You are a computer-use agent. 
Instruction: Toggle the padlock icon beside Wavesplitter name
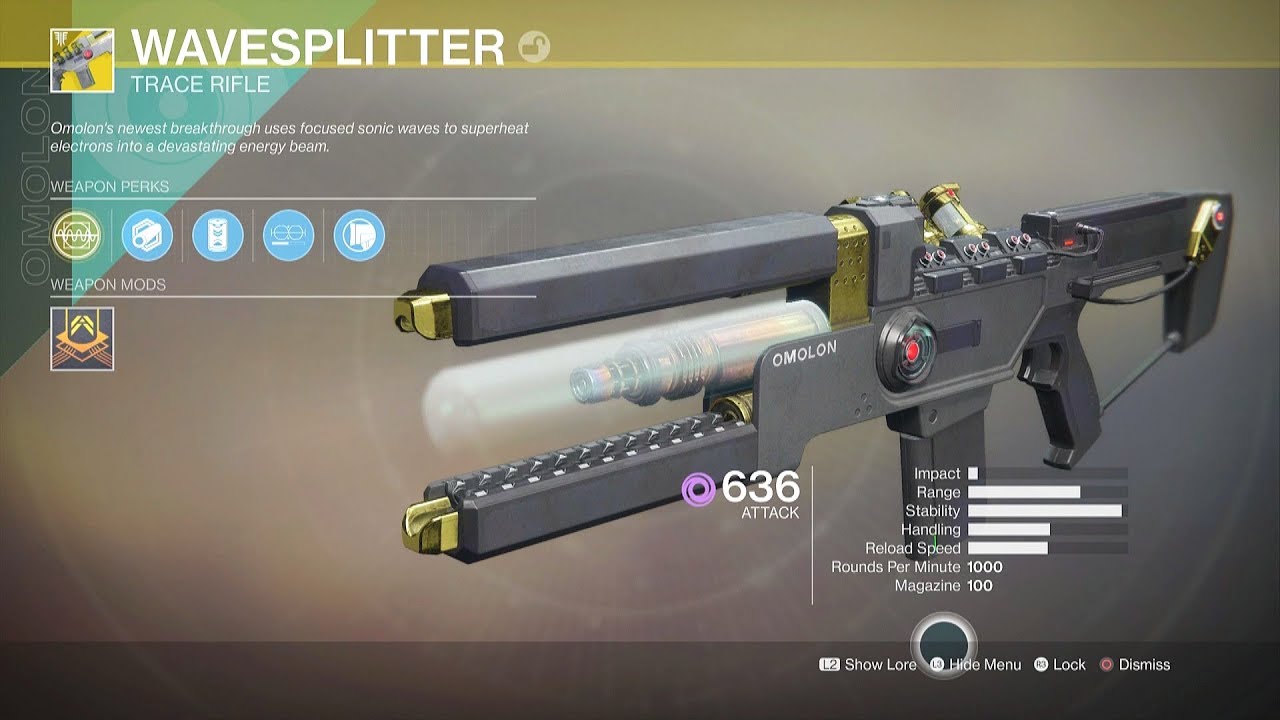tap(534, 47)
